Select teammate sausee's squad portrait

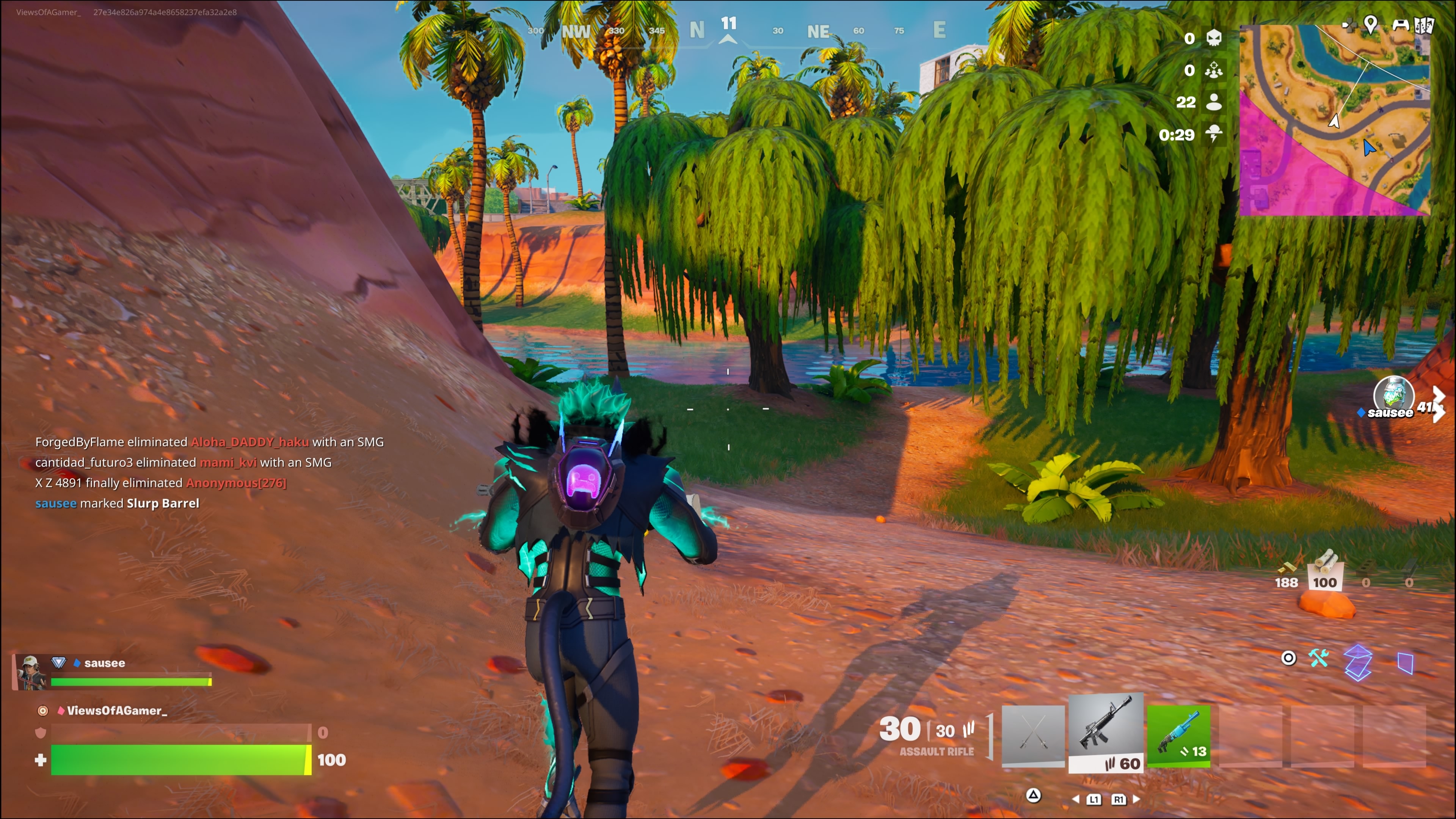pyautogui.click(x=30, y=672)
